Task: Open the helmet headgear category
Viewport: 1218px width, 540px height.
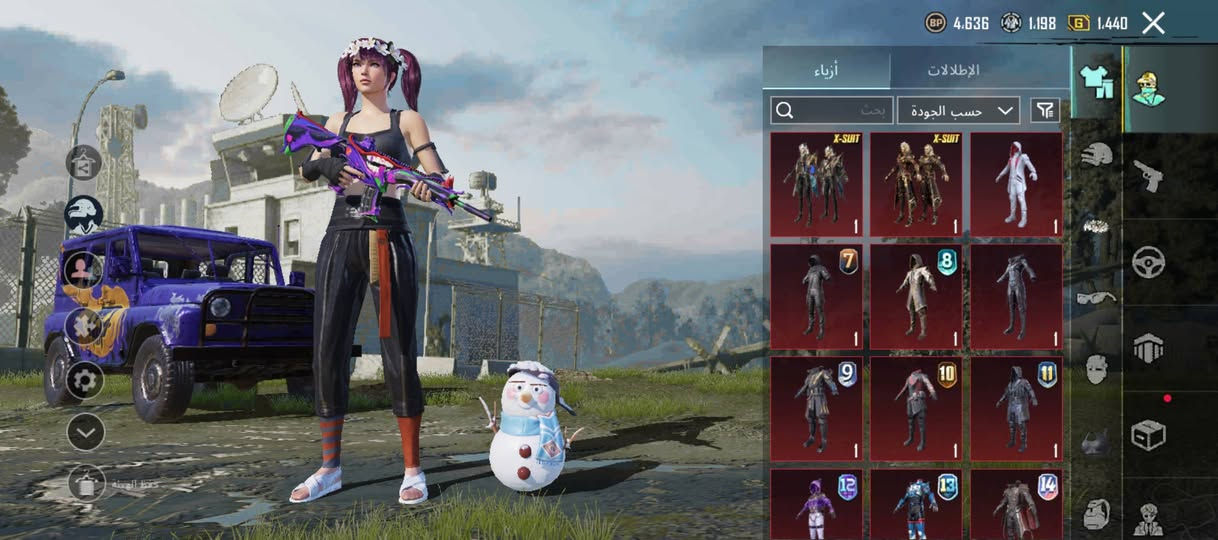Action: (x=1097, y=154)
